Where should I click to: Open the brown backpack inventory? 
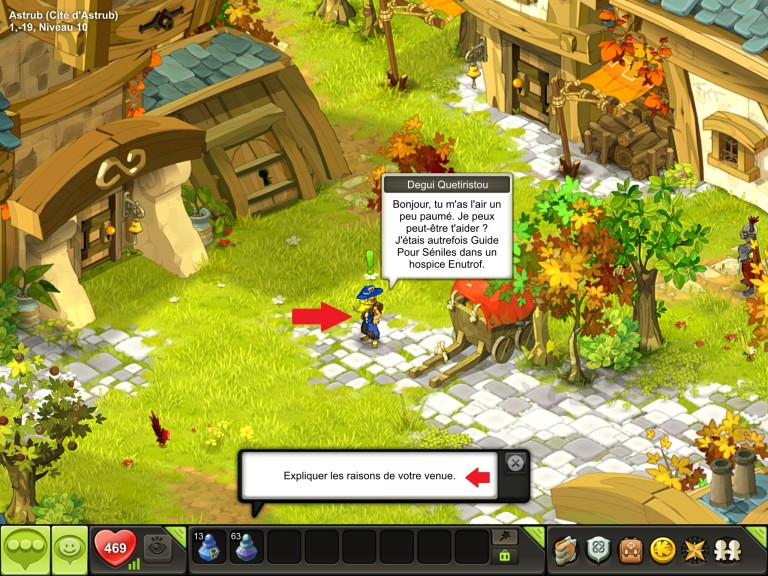pos(630,549)
